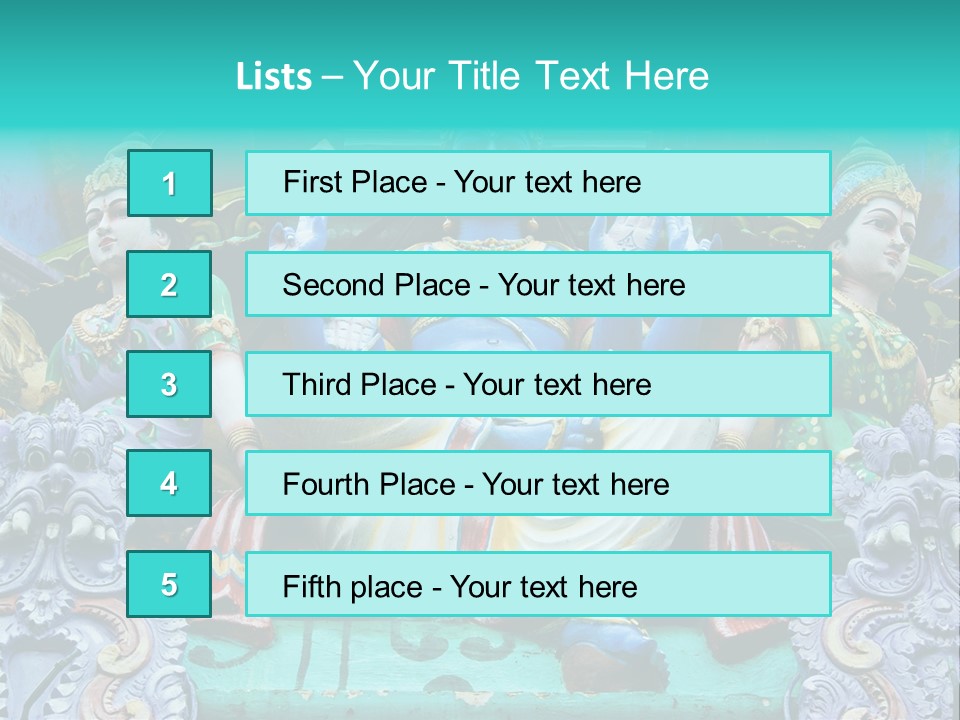960x720 pixels.
Task: Select the number 4 box
Action: tap(169, 483)
